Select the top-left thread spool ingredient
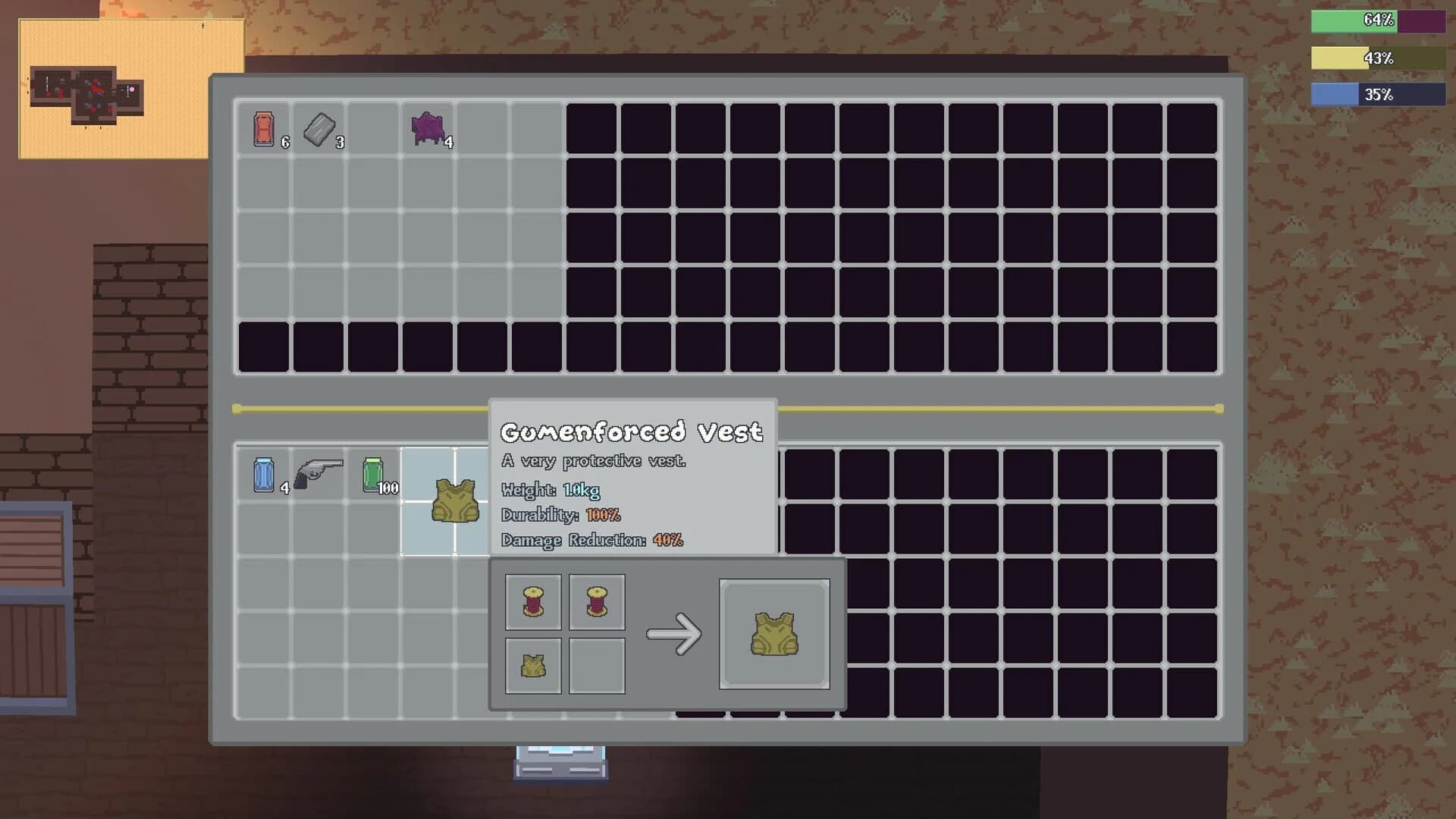Viewport: 1456px width, 819px height. tap(532, 601)
